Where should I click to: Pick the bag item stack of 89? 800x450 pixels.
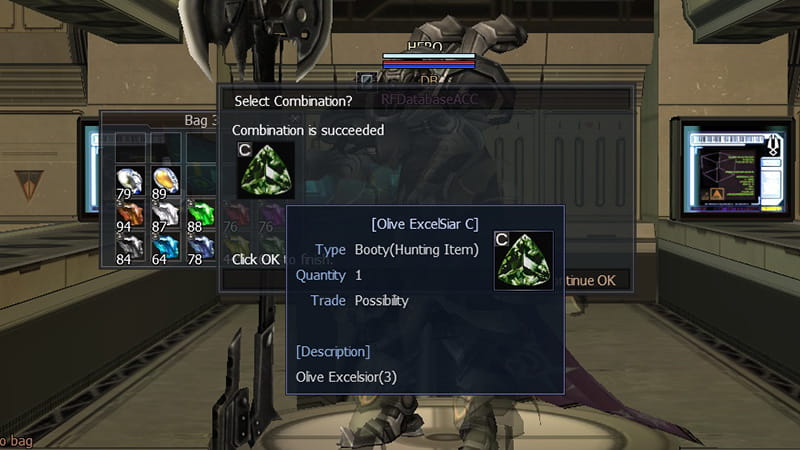point(165,182)
